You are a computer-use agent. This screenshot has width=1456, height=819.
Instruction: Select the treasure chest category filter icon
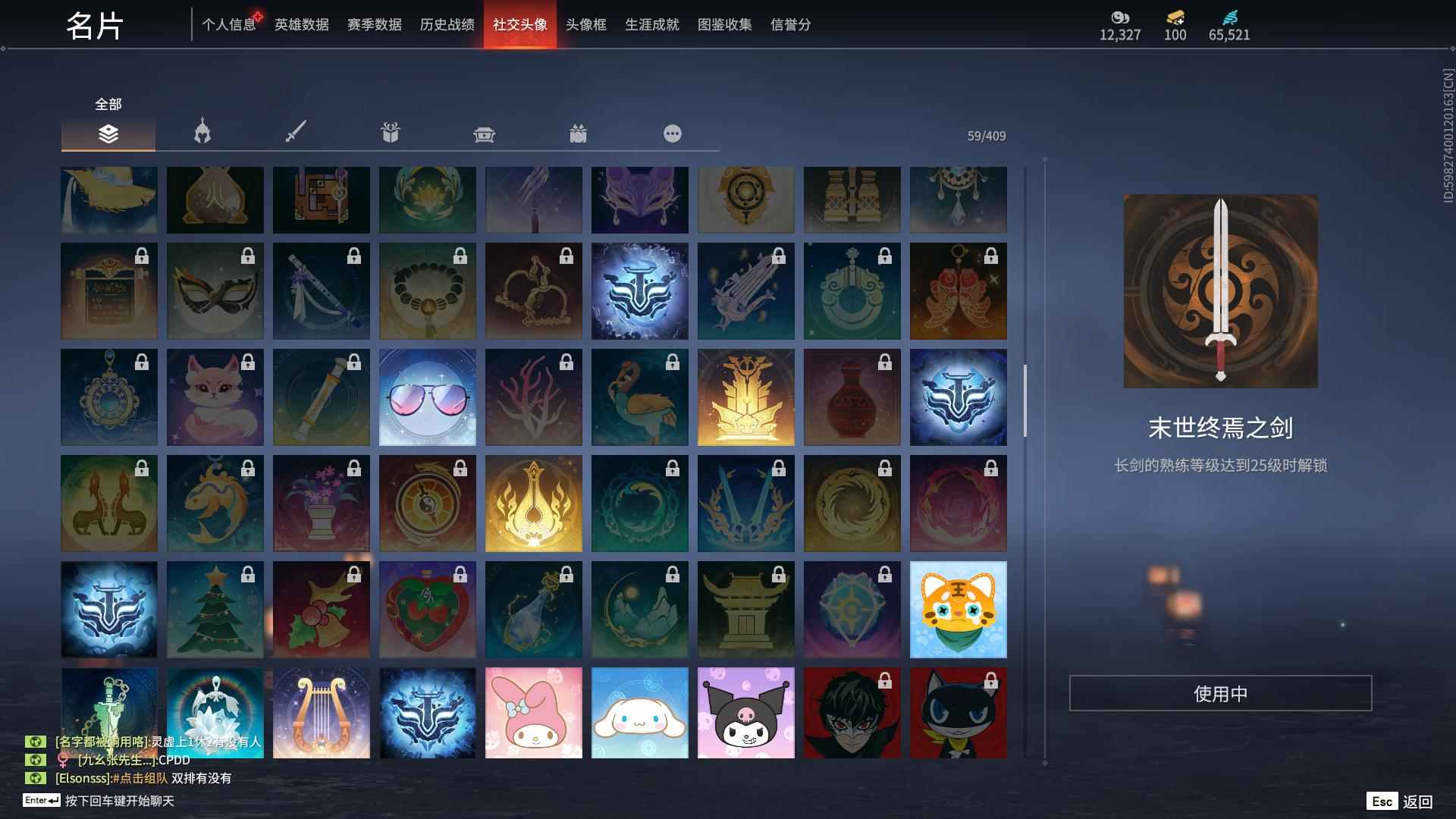pos(484,133)
